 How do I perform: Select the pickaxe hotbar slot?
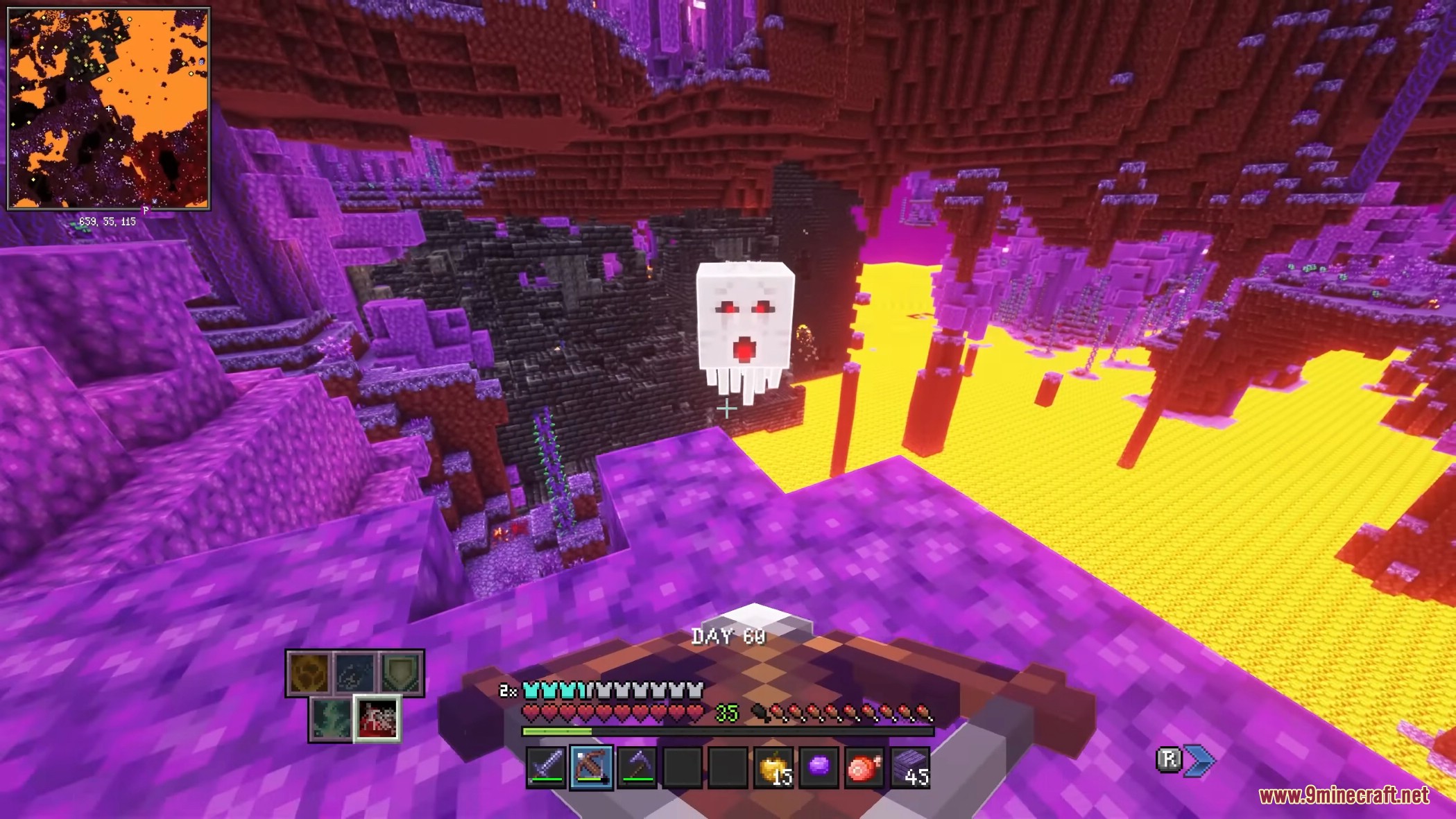pyautogui.click(x=637, y=767)
